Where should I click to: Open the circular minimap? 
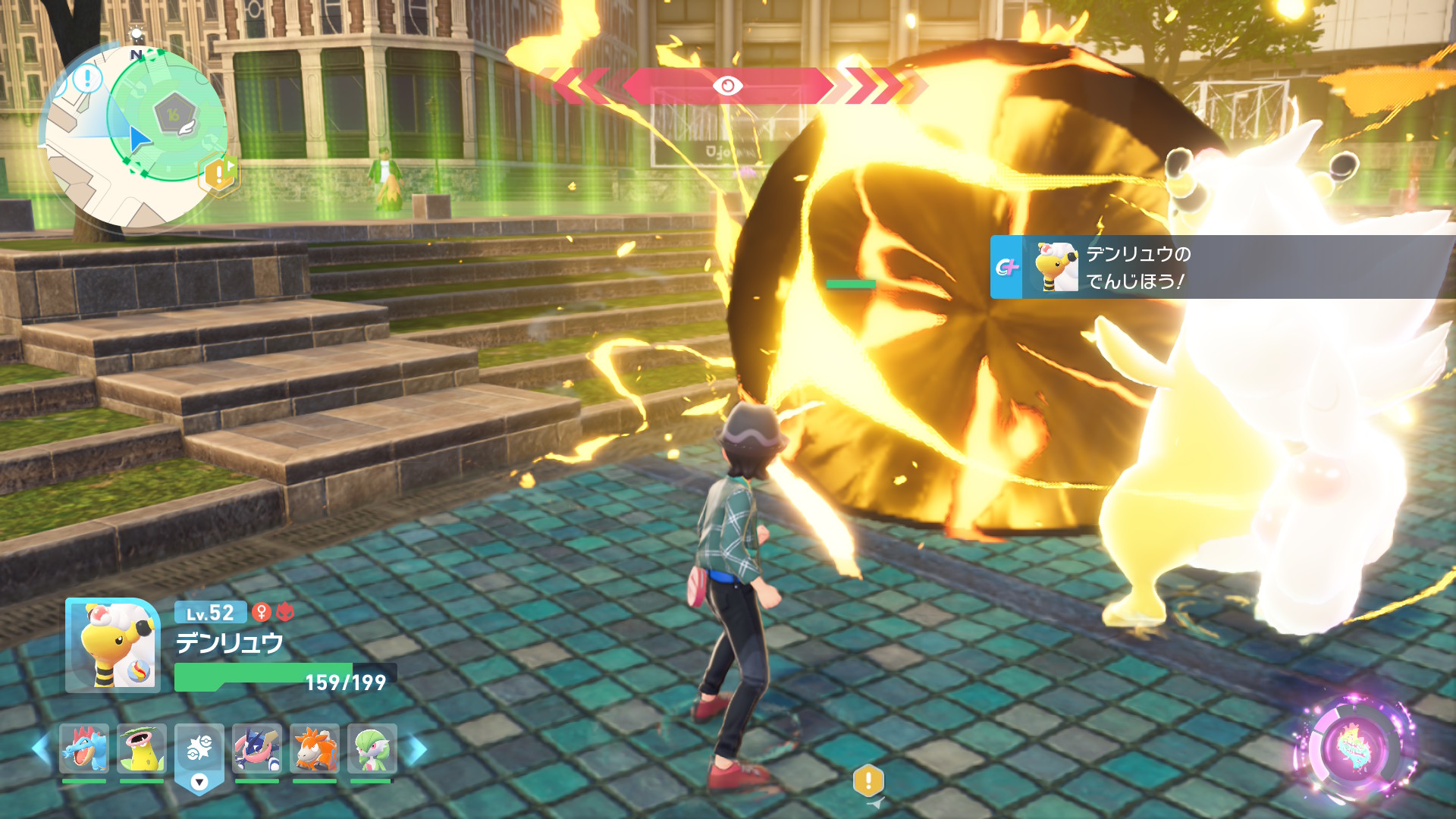(x=136, y=136)
